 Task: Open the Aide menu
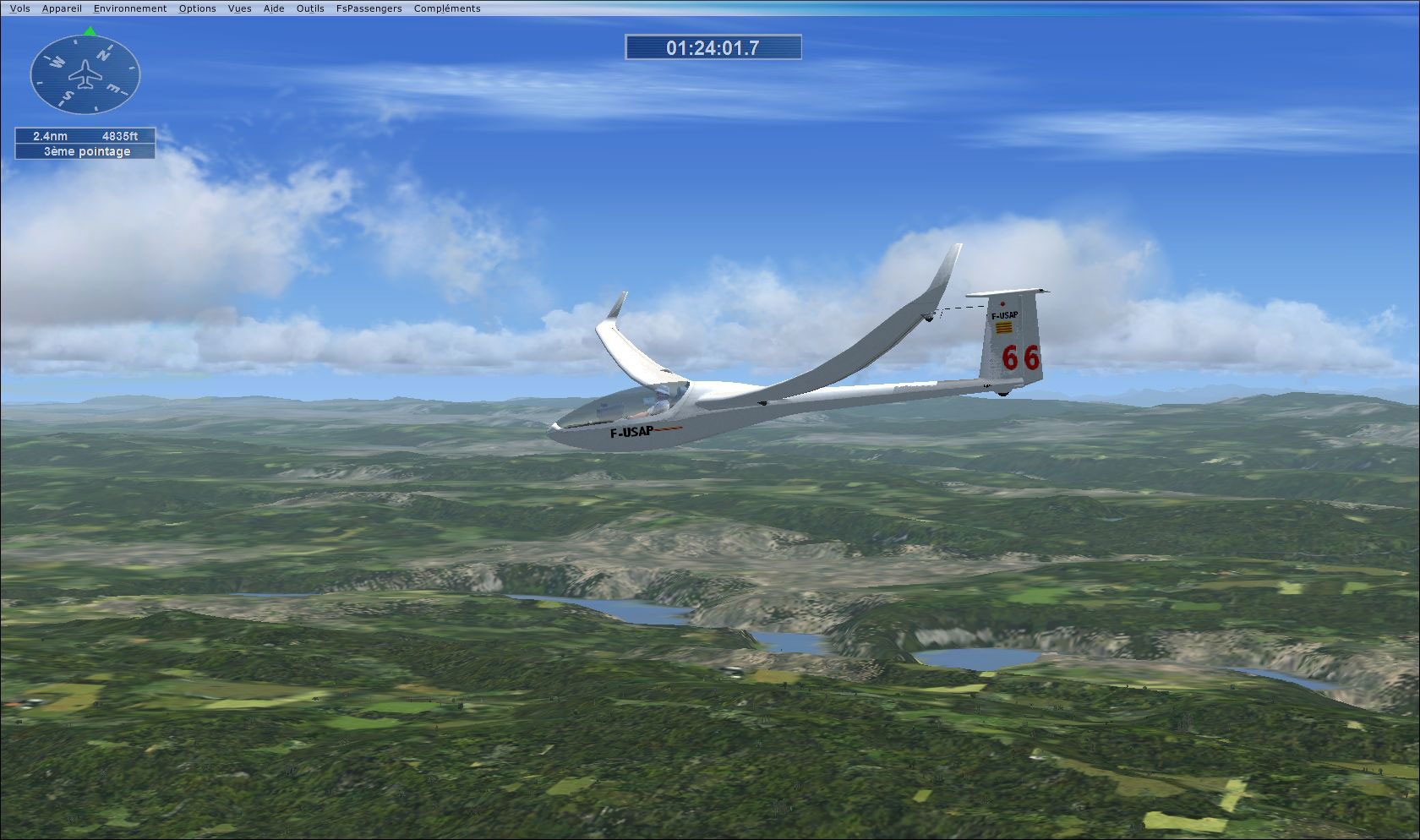[273, 8]
